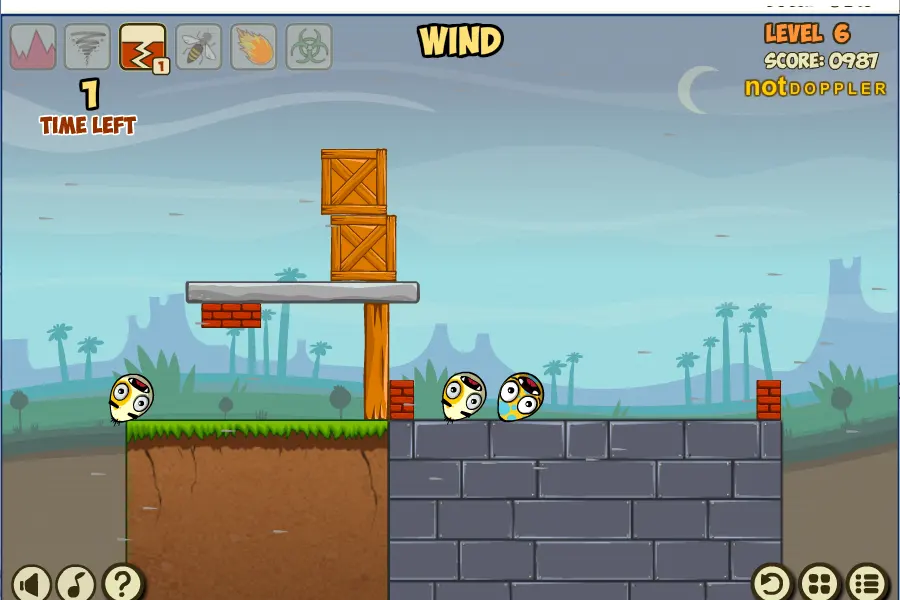The image size is (900, 600).
Task: Select the bee swarm disaster
Action: [198, 47]
